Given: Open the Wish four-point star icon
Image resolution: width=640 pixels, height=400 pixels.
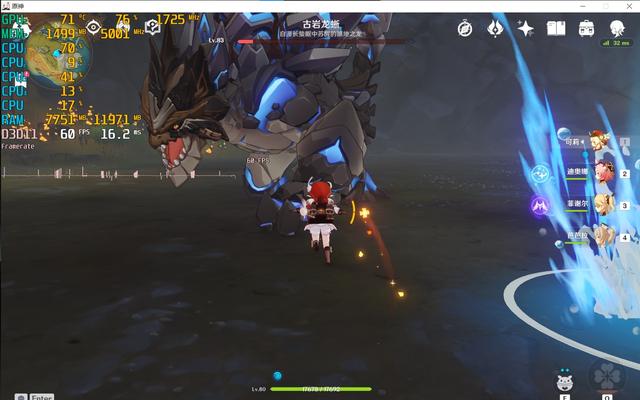Looking at the screenshot, I should coord(525,29).
